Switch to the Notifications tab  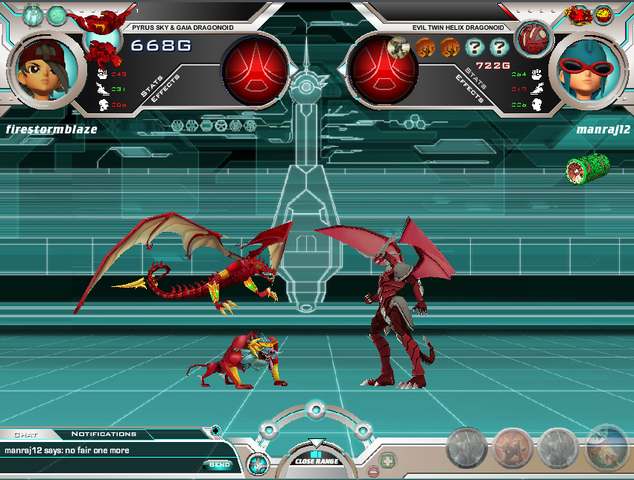coord(103,434)
